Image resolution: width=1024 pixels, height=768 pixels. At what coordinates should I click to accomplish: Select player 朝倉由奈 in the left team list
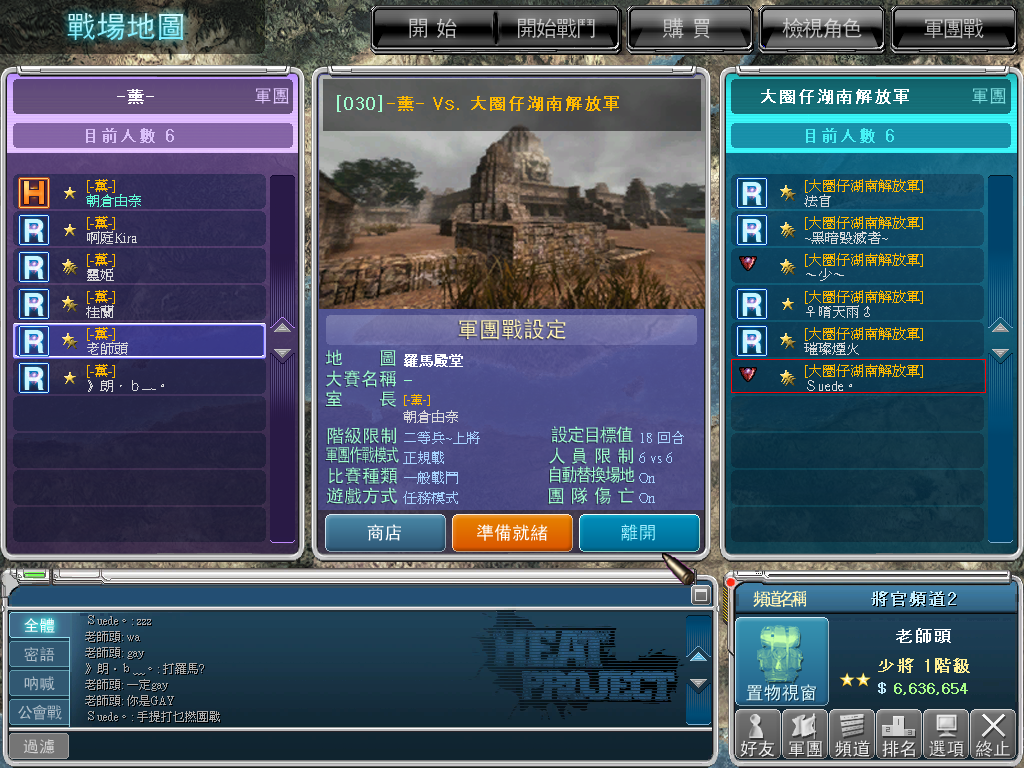click(x=140, y=193)
